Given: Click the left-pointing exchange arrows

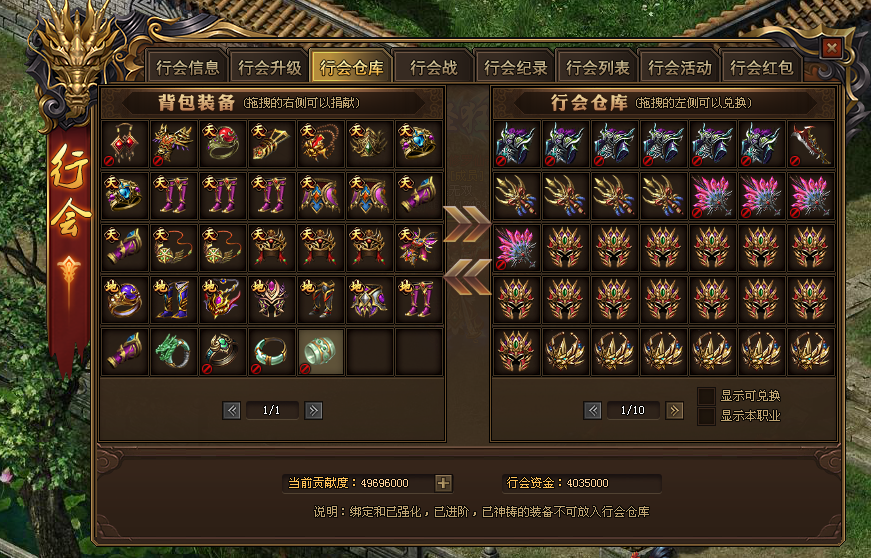Looking at the screenshot, I should (468, 277).
